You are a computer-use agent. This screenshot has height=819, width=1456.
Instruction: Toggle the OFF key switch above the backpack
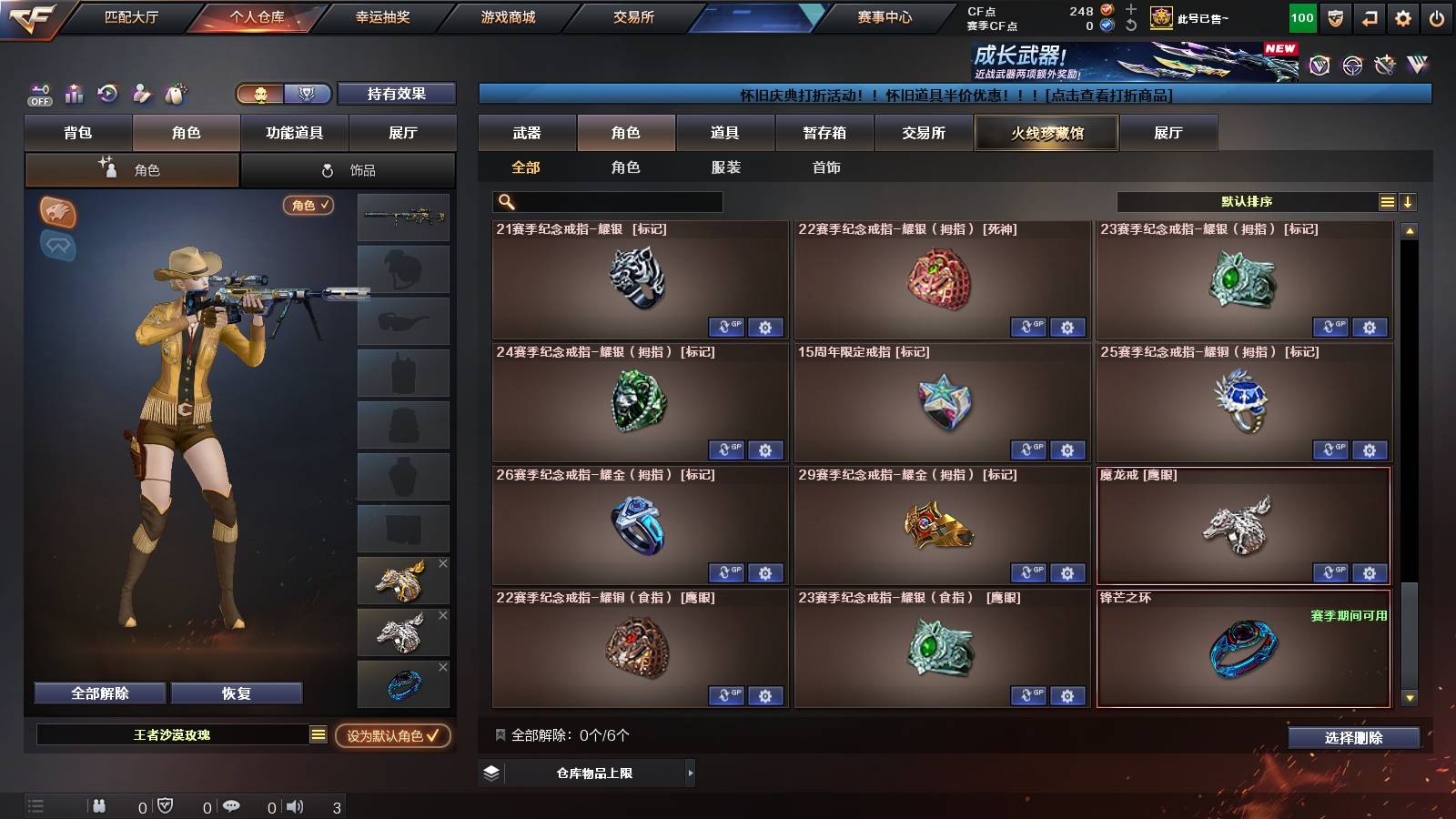(38, 94)
